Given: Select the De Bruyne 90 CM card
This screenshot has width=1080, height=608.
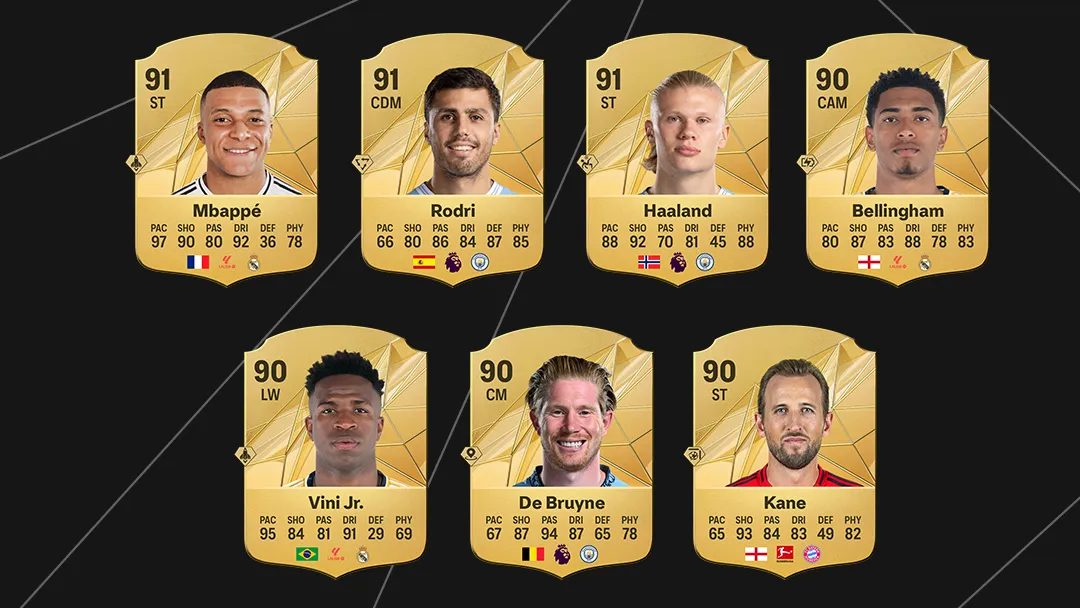Looking at the screenshot, I should click(x=560, y=452).
